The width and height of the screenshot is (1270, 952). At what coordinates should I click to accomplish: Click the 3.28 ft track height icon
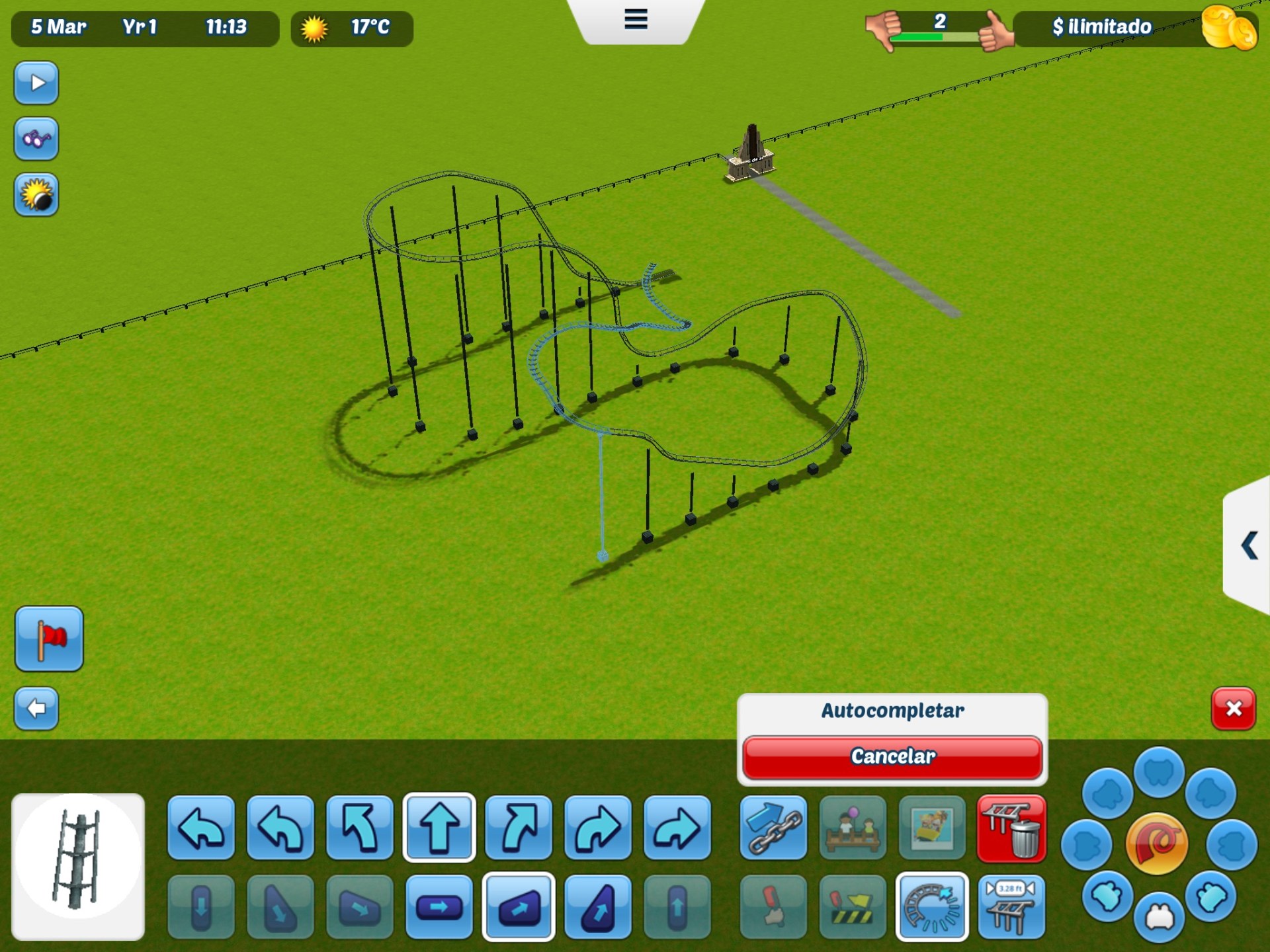pos(1011,908)
